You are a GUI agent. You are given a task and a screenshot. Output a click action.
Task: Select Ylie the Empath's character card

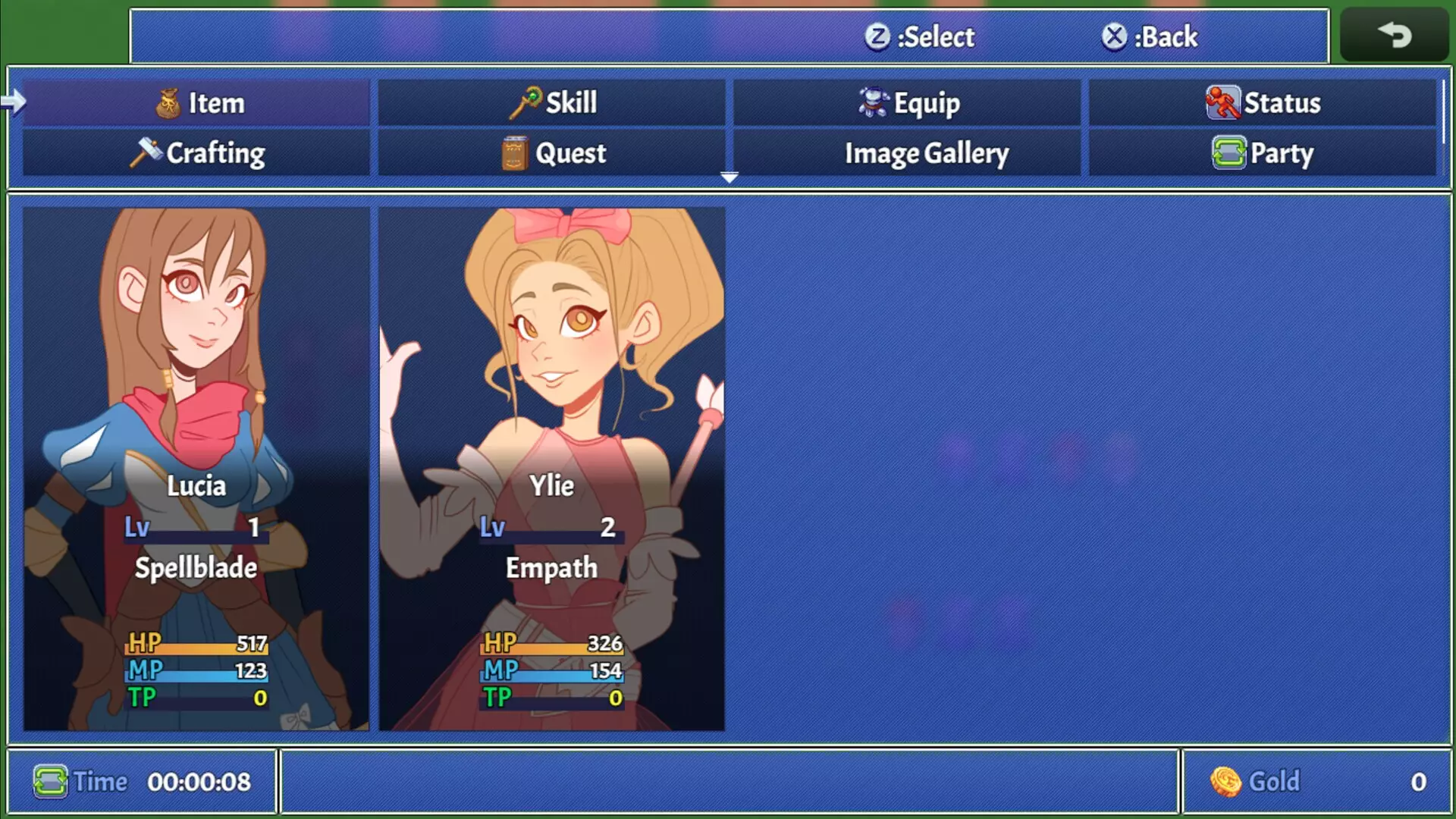tap(551, 469)
